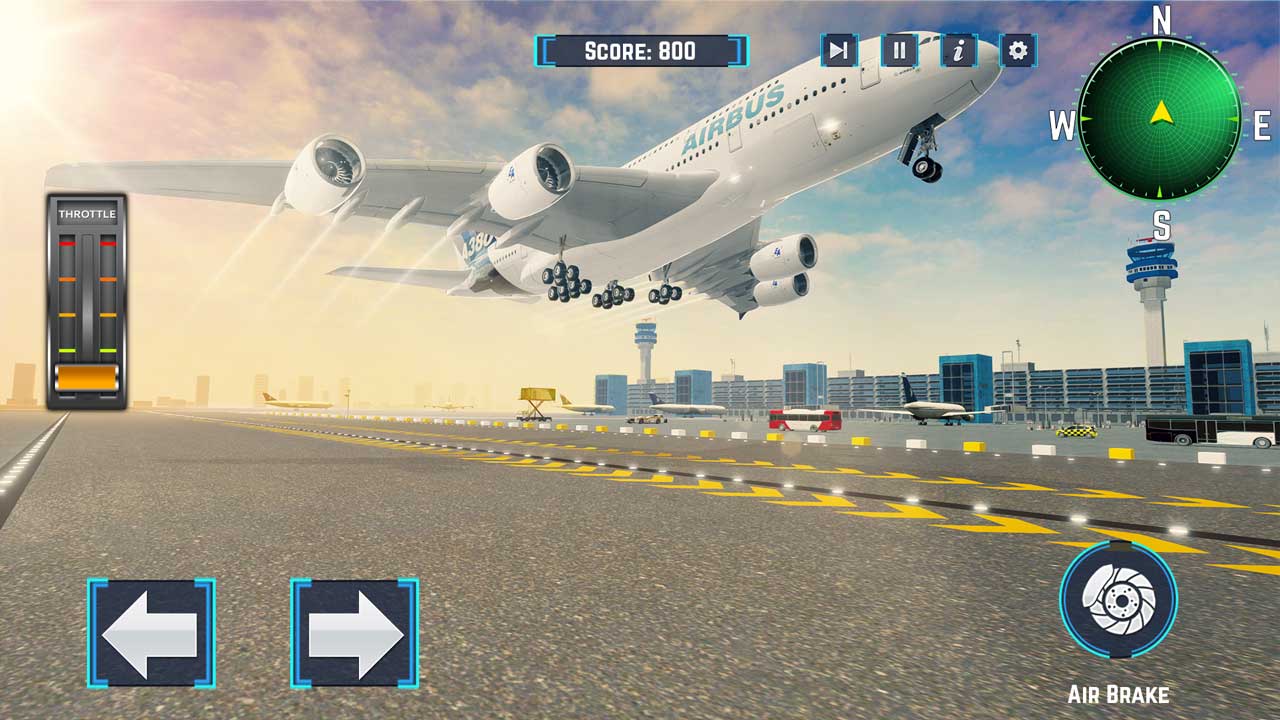Click the N marker on the compass
Viewport: 1280px width, 720px height.
(x=1160, y=17)
